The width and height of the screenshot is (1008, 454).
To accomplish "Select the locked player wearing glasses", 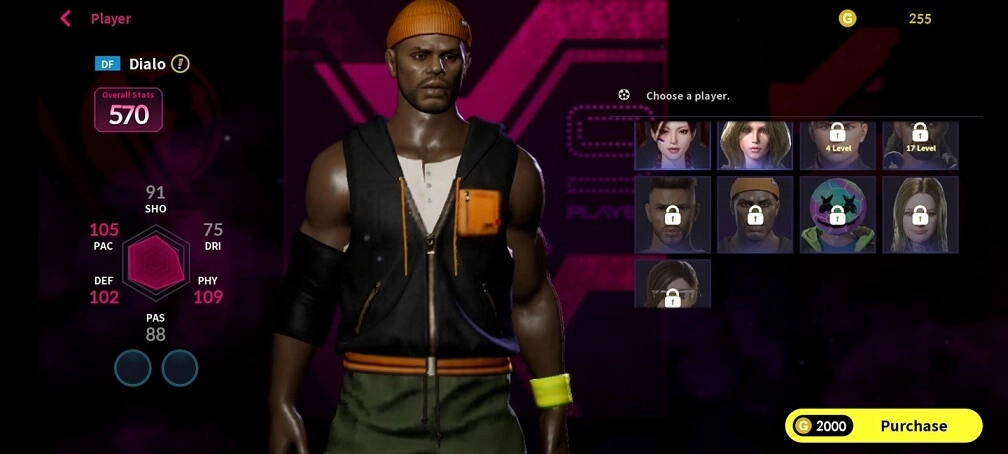I will tap(673, 284).
